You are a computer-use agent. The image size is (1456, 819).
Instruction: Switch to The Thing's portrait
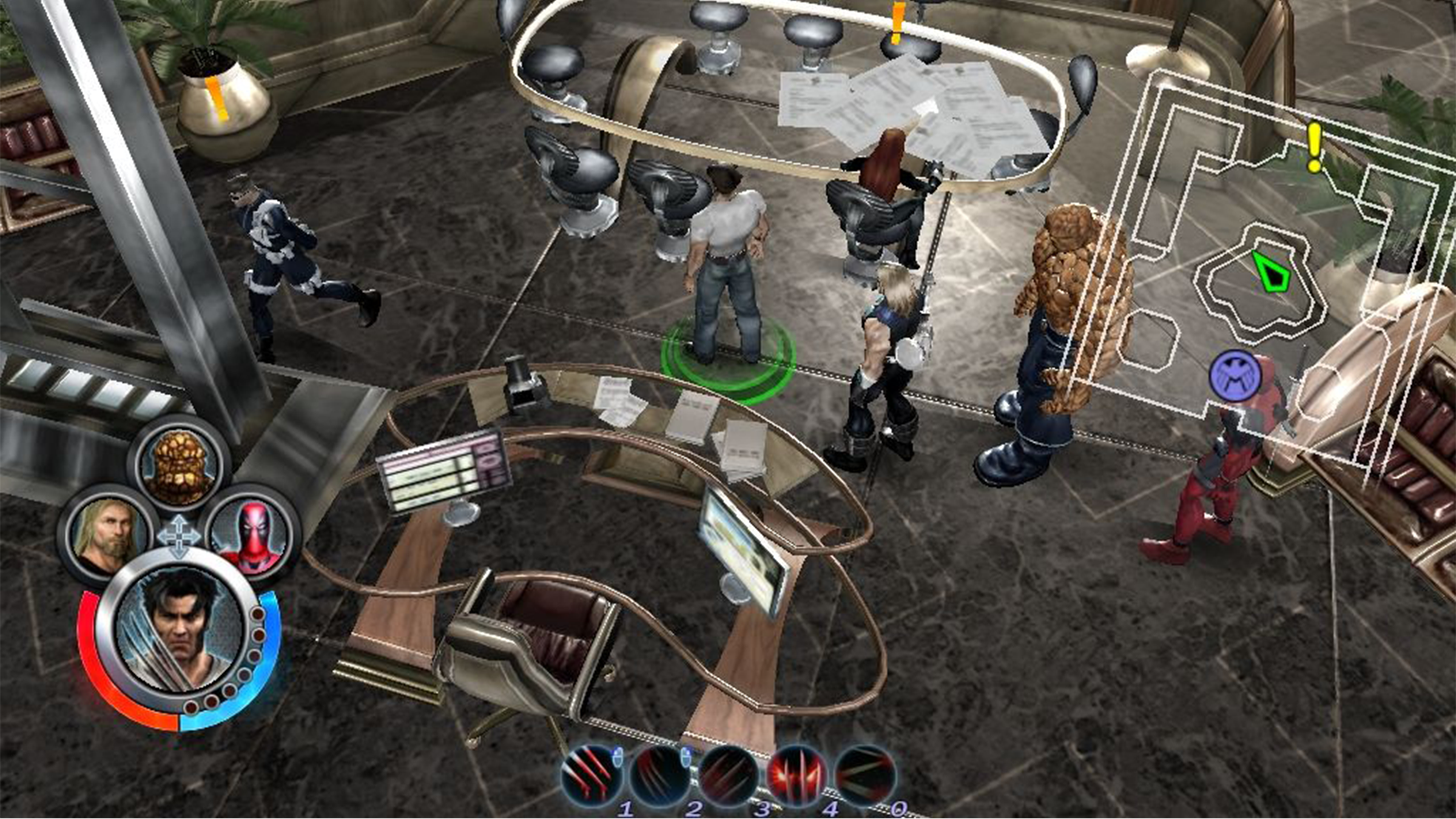(x=179, y=466)
